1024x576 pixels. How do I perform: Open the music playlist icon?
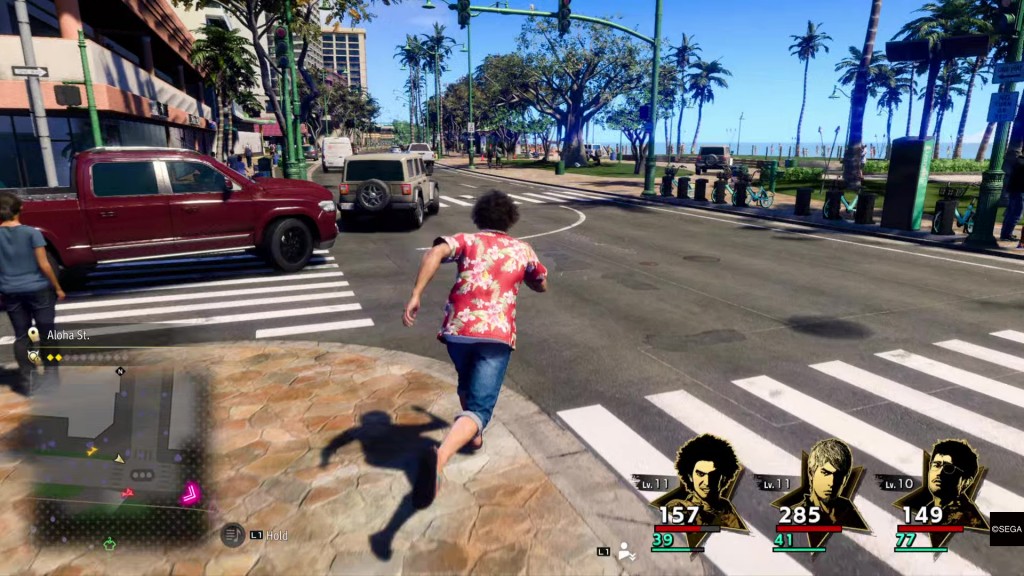point(232,535)
